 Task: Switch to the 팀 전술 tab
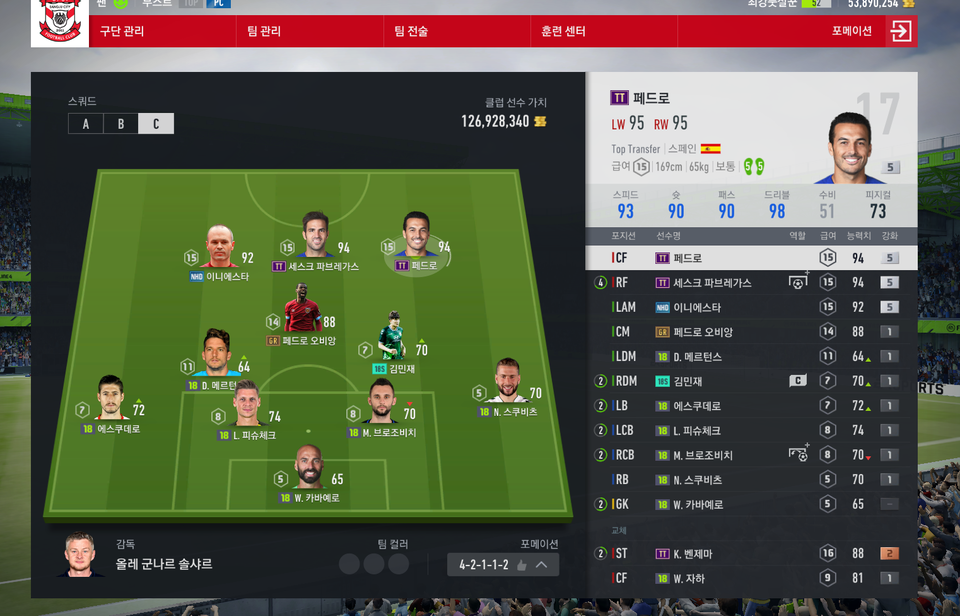click(411, 31)
